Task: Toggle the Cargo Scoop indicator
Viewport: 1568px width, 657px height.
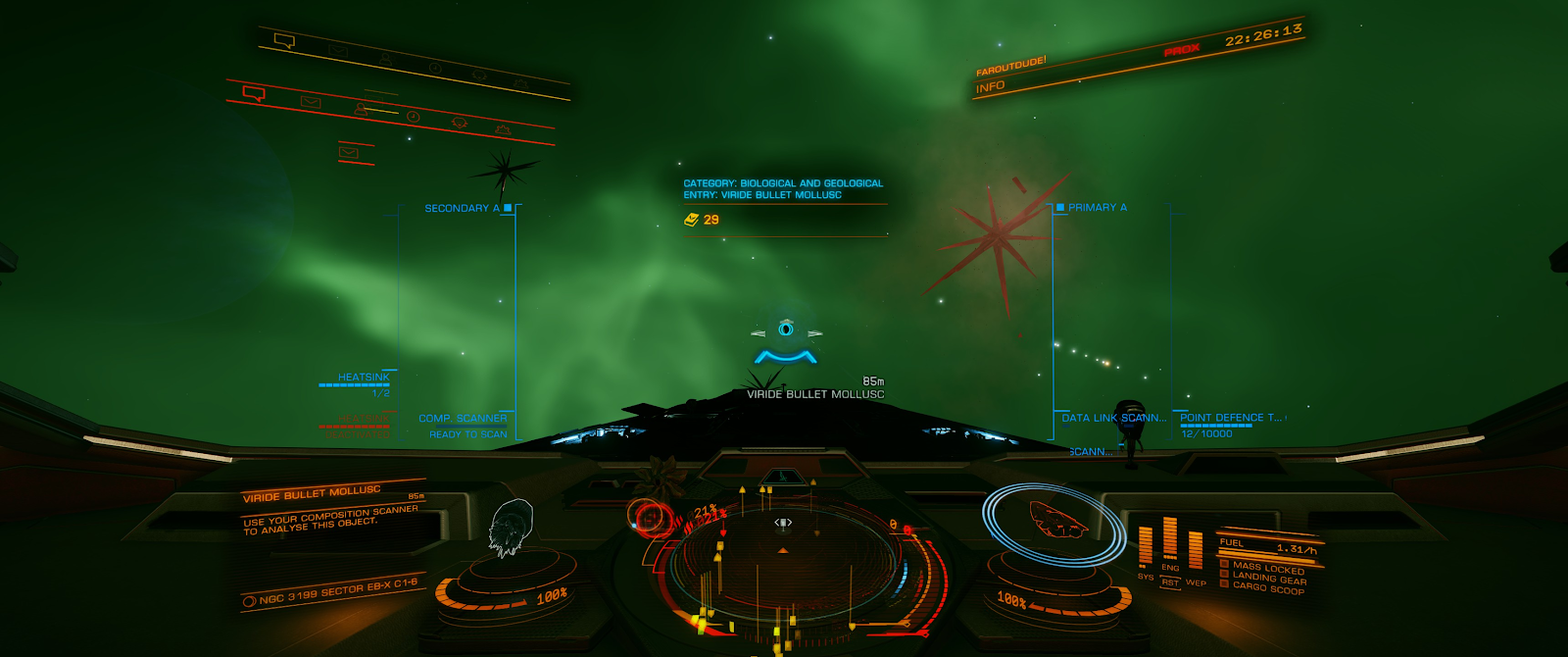Action: [1268, 588]
